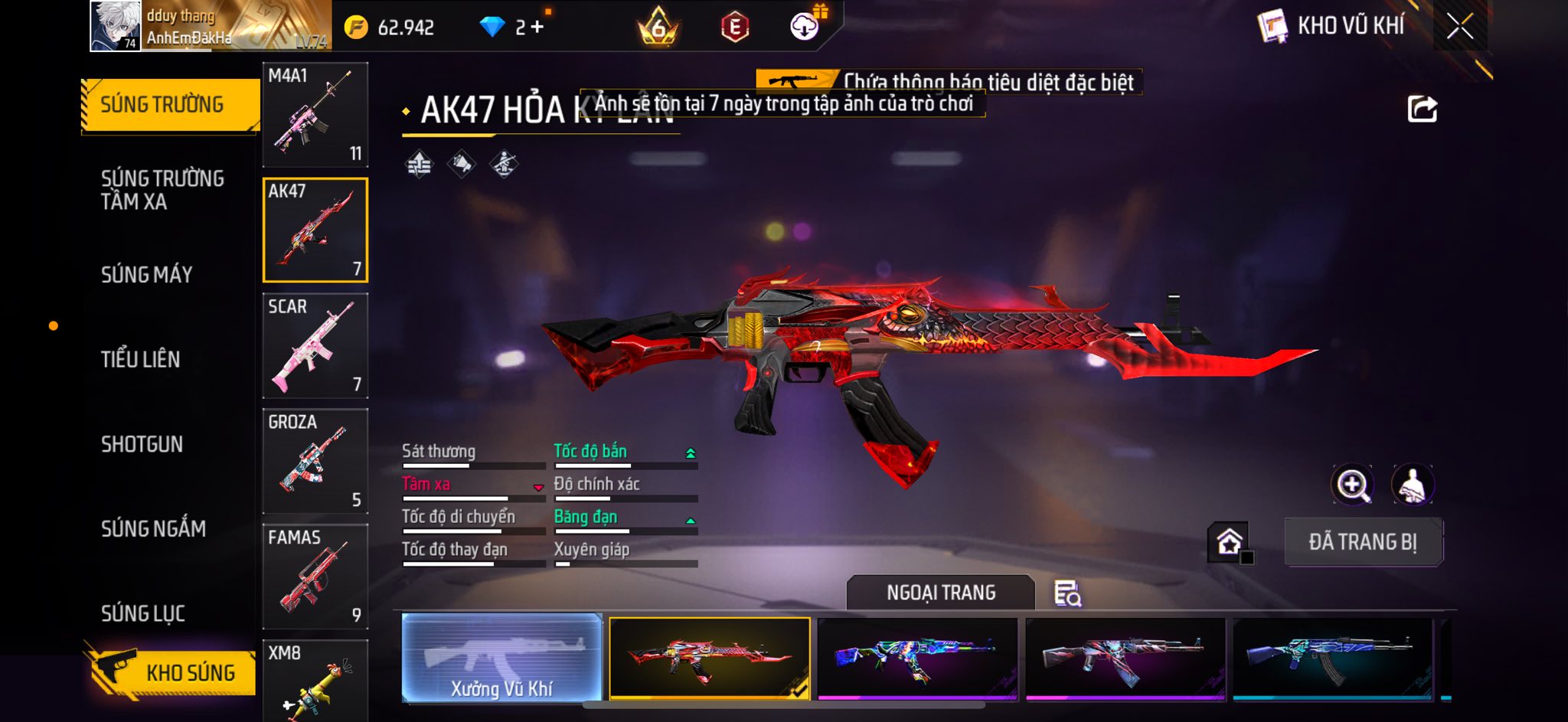Switch to Súng Ngắm category

point(153,528)
